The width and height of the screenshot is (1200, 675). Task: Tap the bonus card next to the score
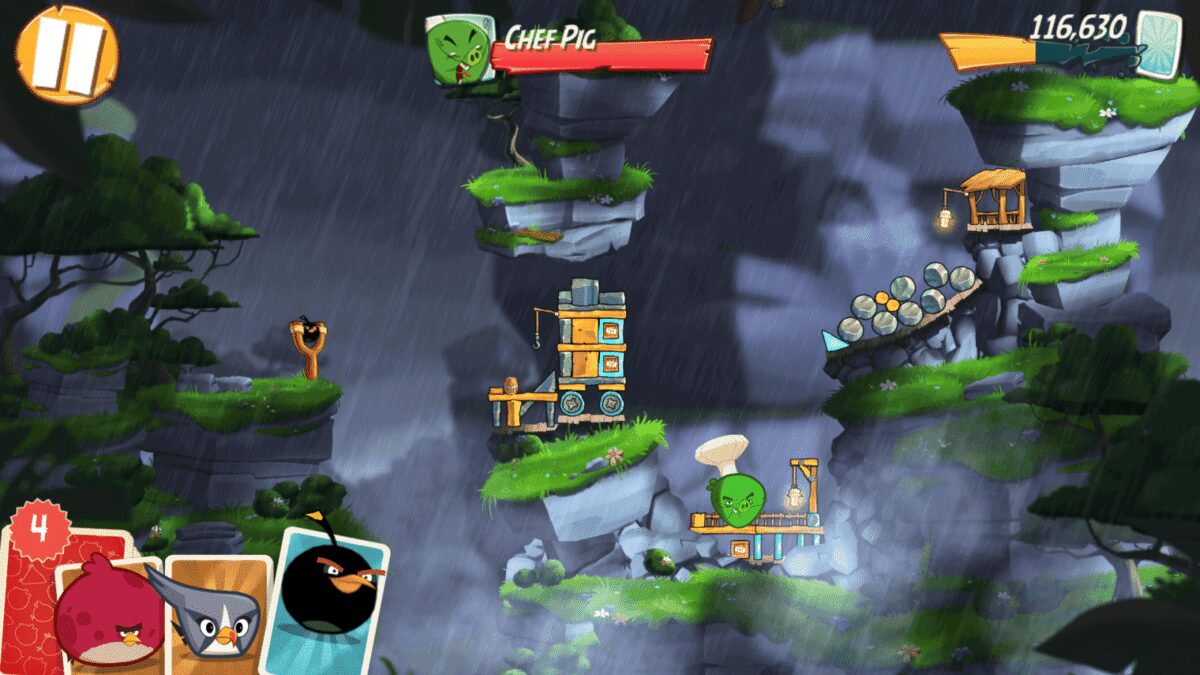point(1158,44)
